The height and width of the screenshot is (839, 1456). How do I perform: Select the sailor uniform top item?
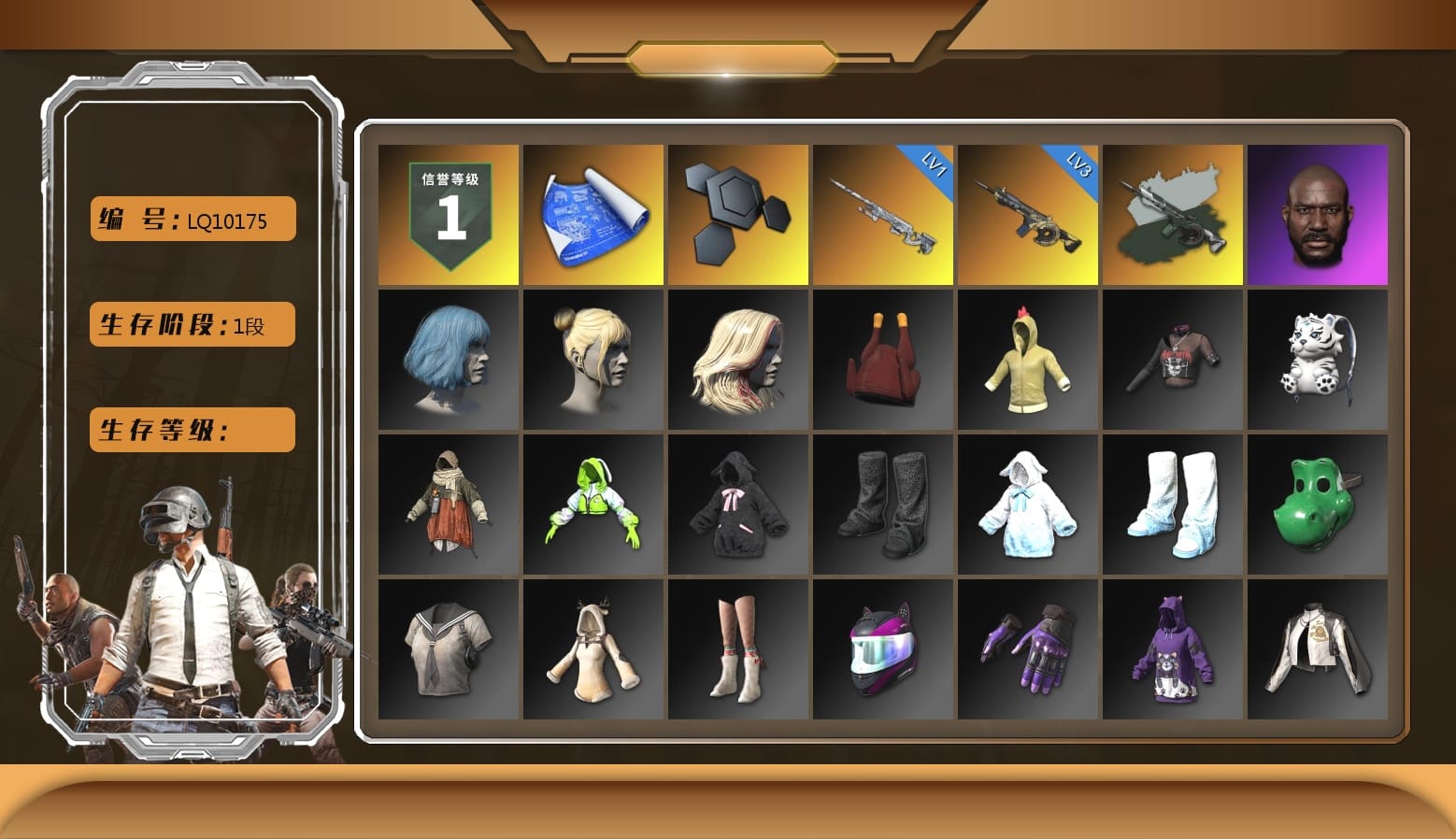(x=447, y=649)
